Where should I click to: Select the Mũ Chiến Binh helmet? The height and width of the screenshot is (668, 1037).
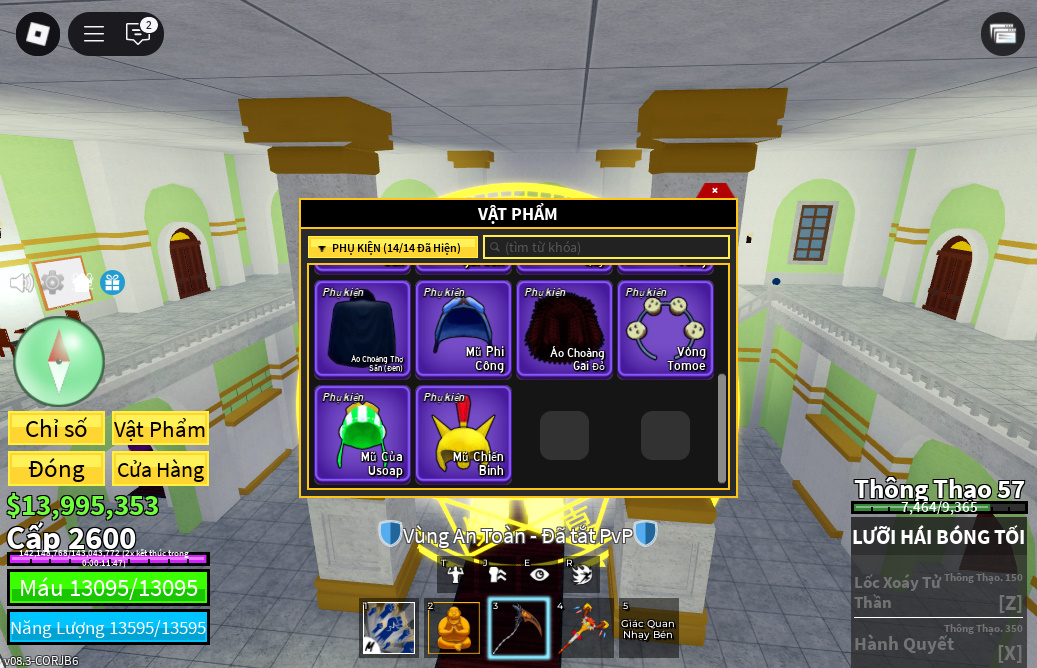click(463, 433)
